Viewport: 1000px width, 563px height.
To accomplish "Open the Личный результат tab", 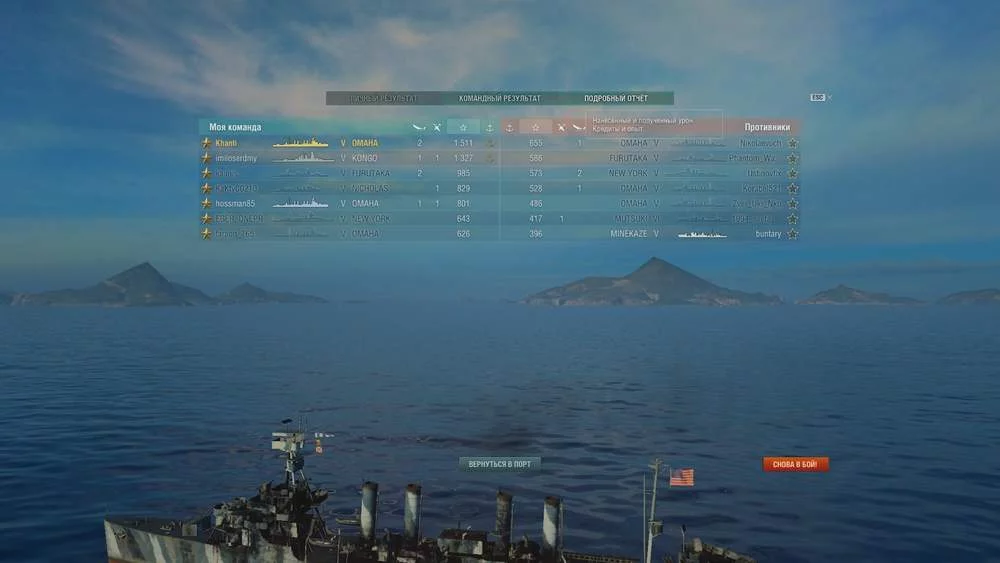I will [x=383, y=99].
